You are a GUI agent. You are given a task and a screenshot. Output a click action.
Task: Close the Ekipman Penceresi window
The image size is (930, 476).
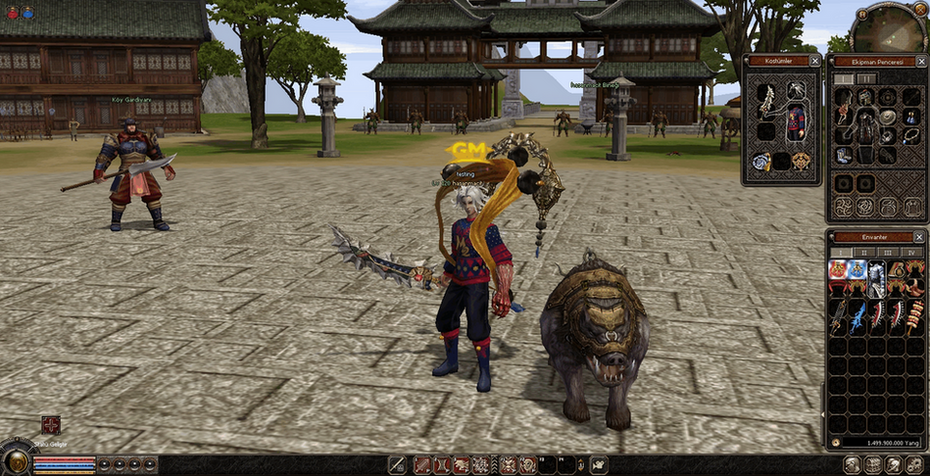920,61
